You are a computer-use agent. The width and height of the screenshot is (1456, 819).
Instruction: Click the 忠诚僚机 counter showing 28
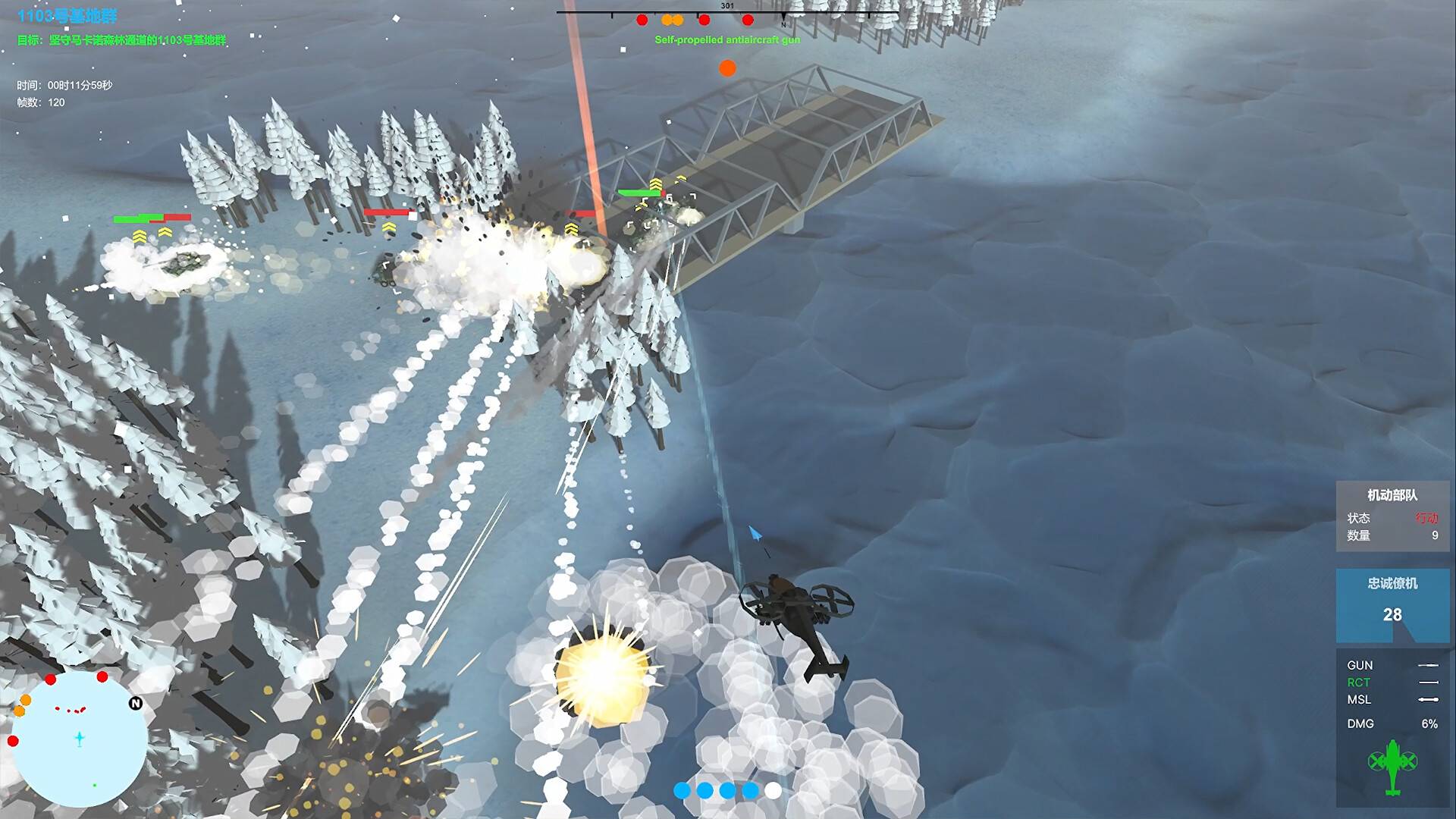coord(1392,614)
